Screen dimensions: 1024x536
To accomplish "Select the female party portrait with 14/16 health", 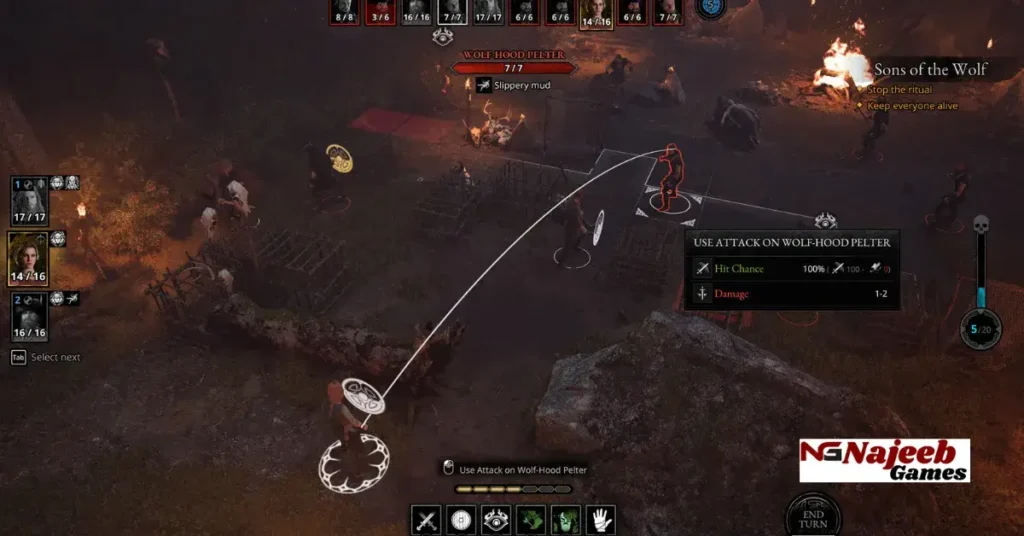I will click(x=27, y=258).
